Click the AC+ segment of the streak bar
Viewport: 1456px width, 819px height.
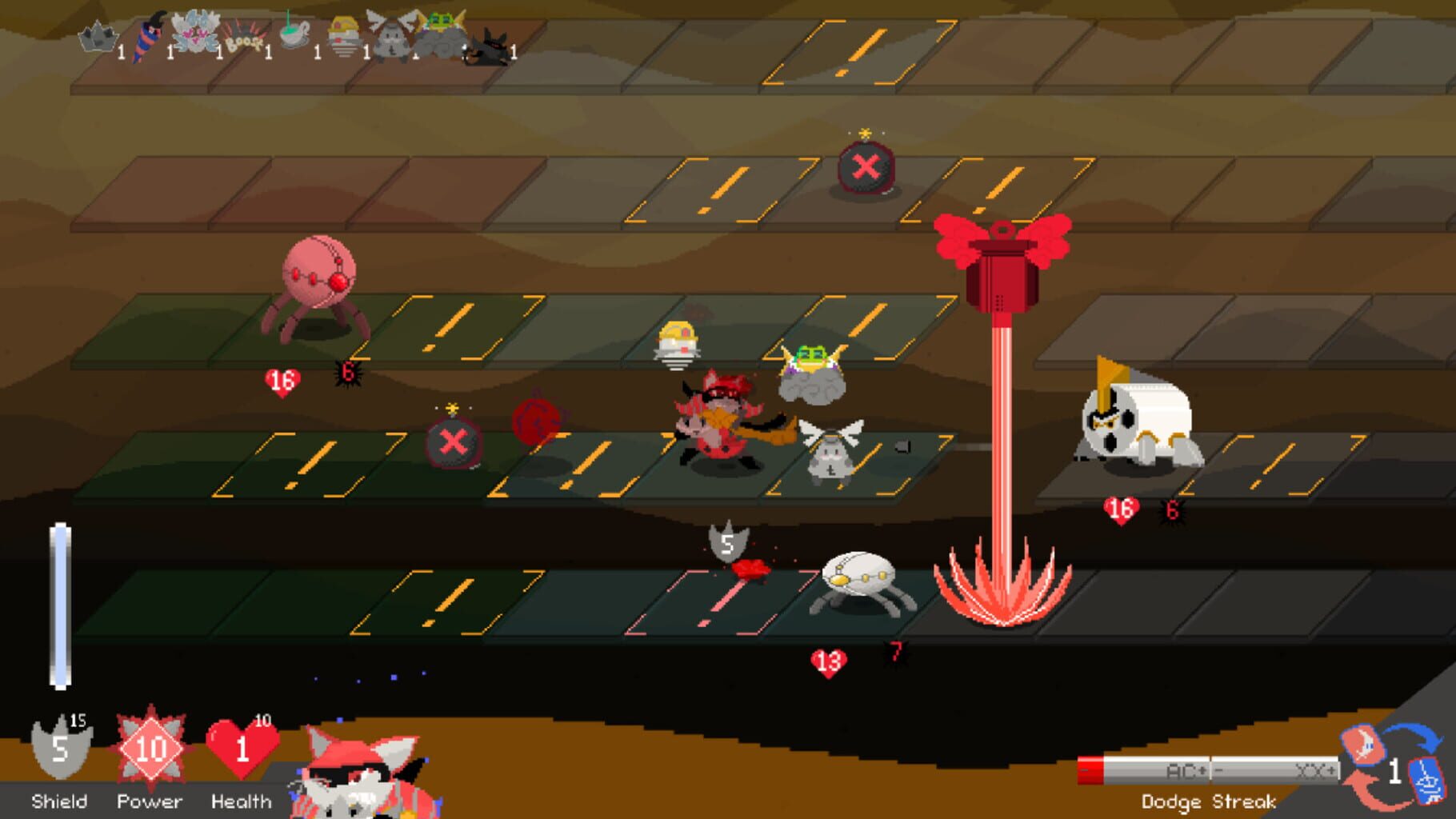tap(1186, 769)
